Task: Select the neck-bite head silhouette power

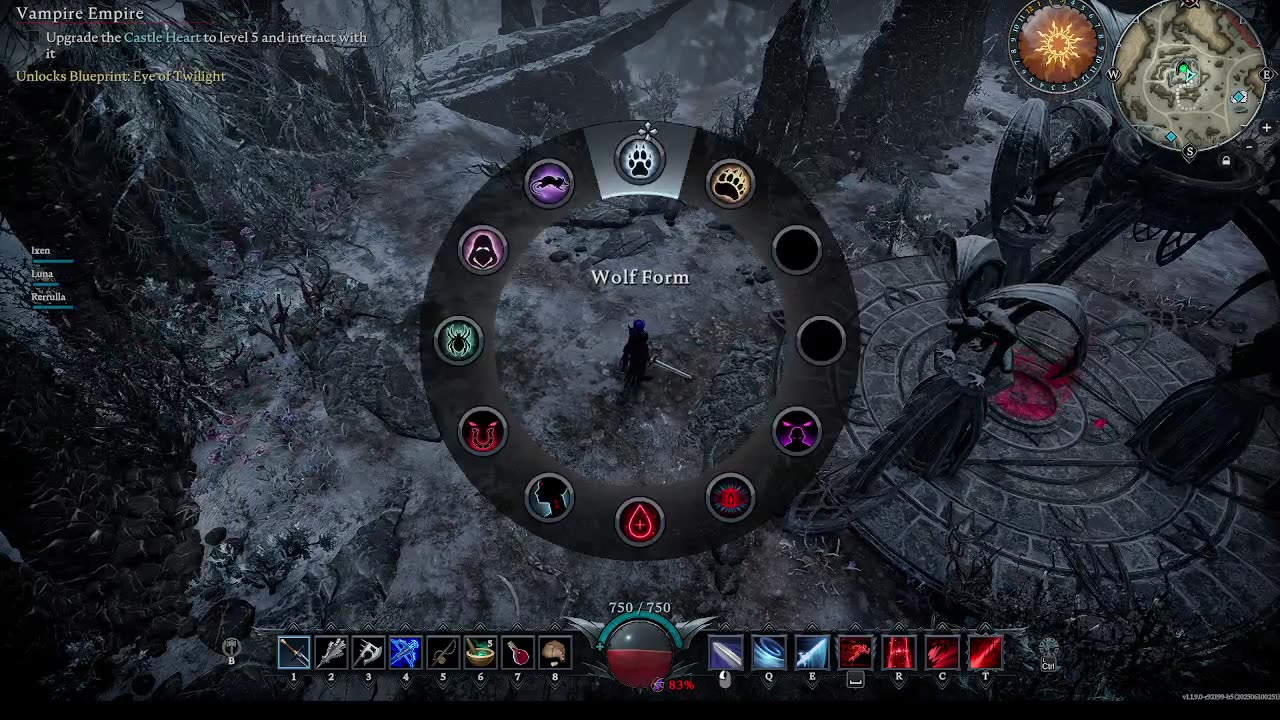Action: [x=549, y=498]
